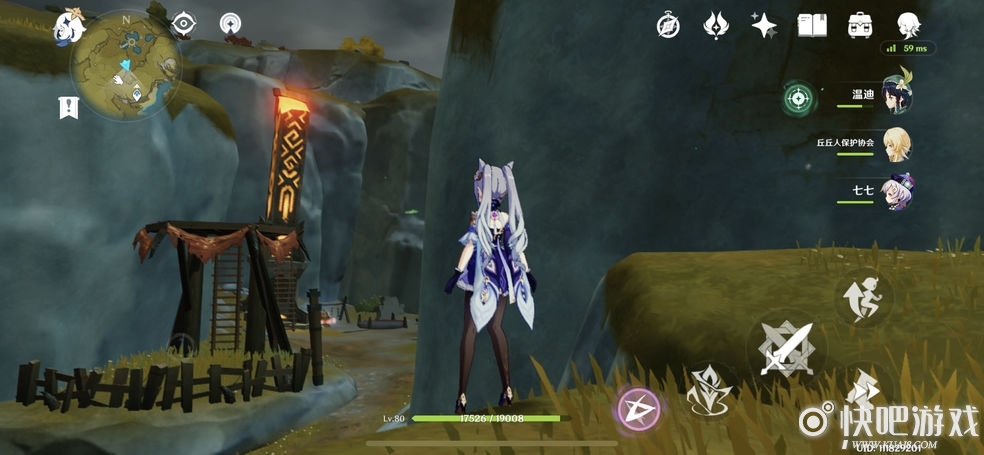Open the four-point star wish icon

[765, 25]
